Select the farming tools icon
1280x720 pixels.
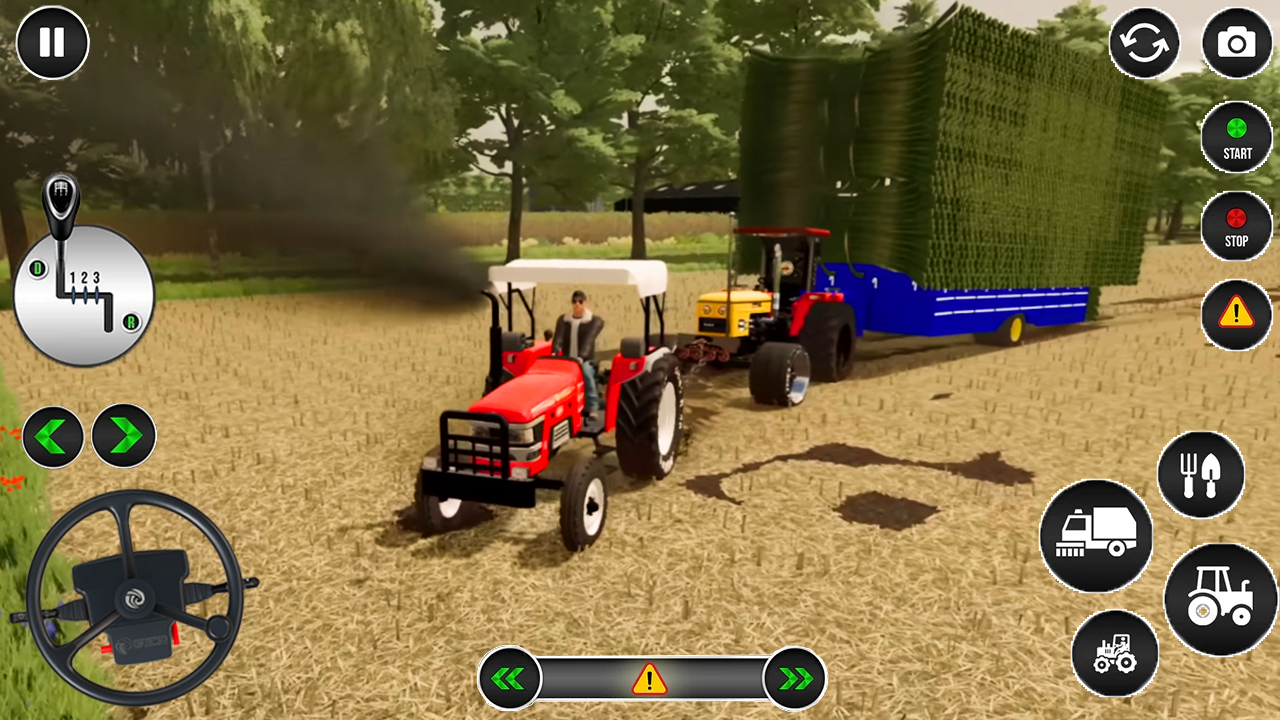click(x=1201, y=475)
